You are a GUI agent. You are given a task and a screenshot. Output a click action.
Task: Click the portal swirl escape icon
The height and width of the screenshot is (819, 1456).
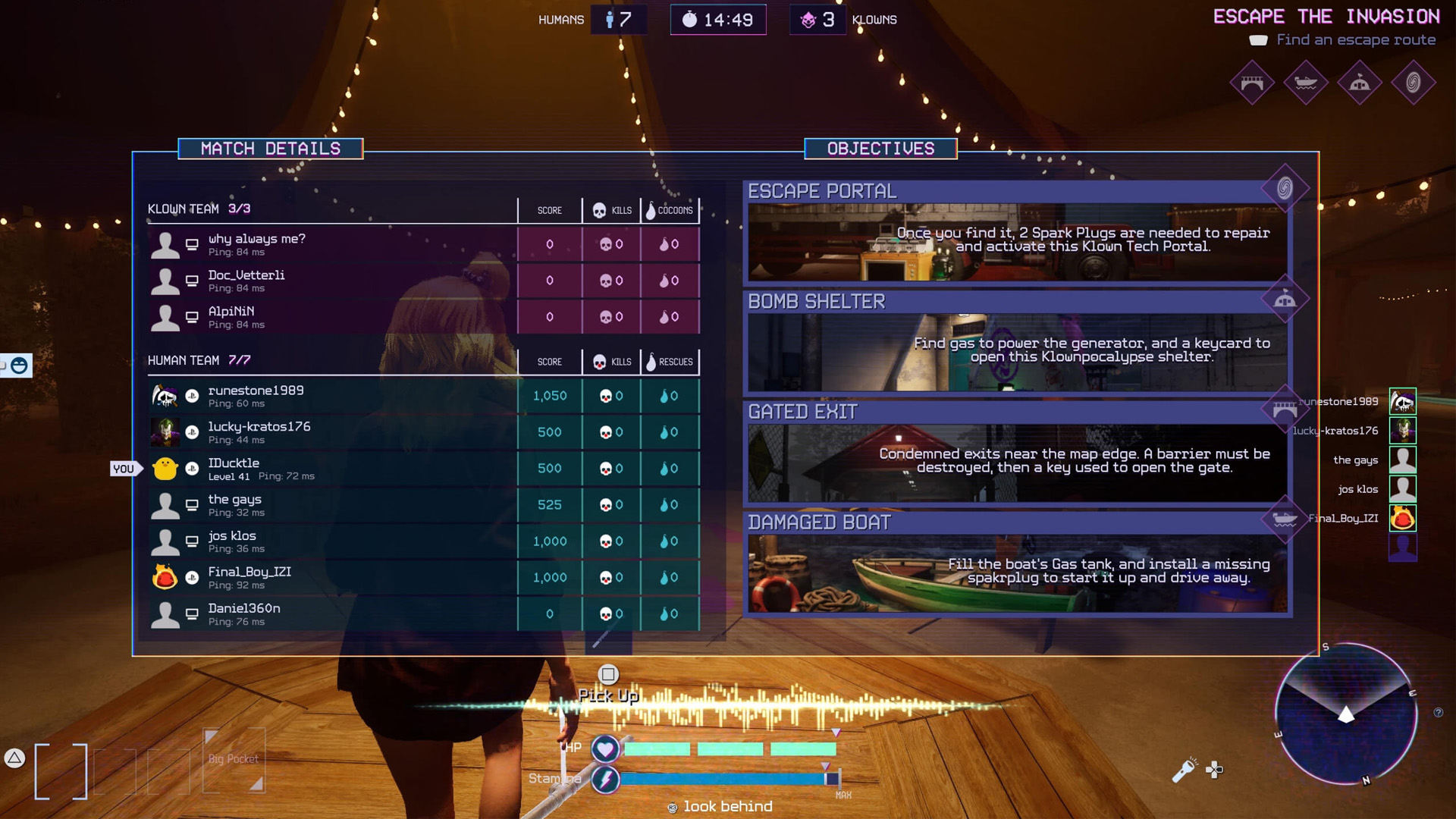click(1414, 82)
